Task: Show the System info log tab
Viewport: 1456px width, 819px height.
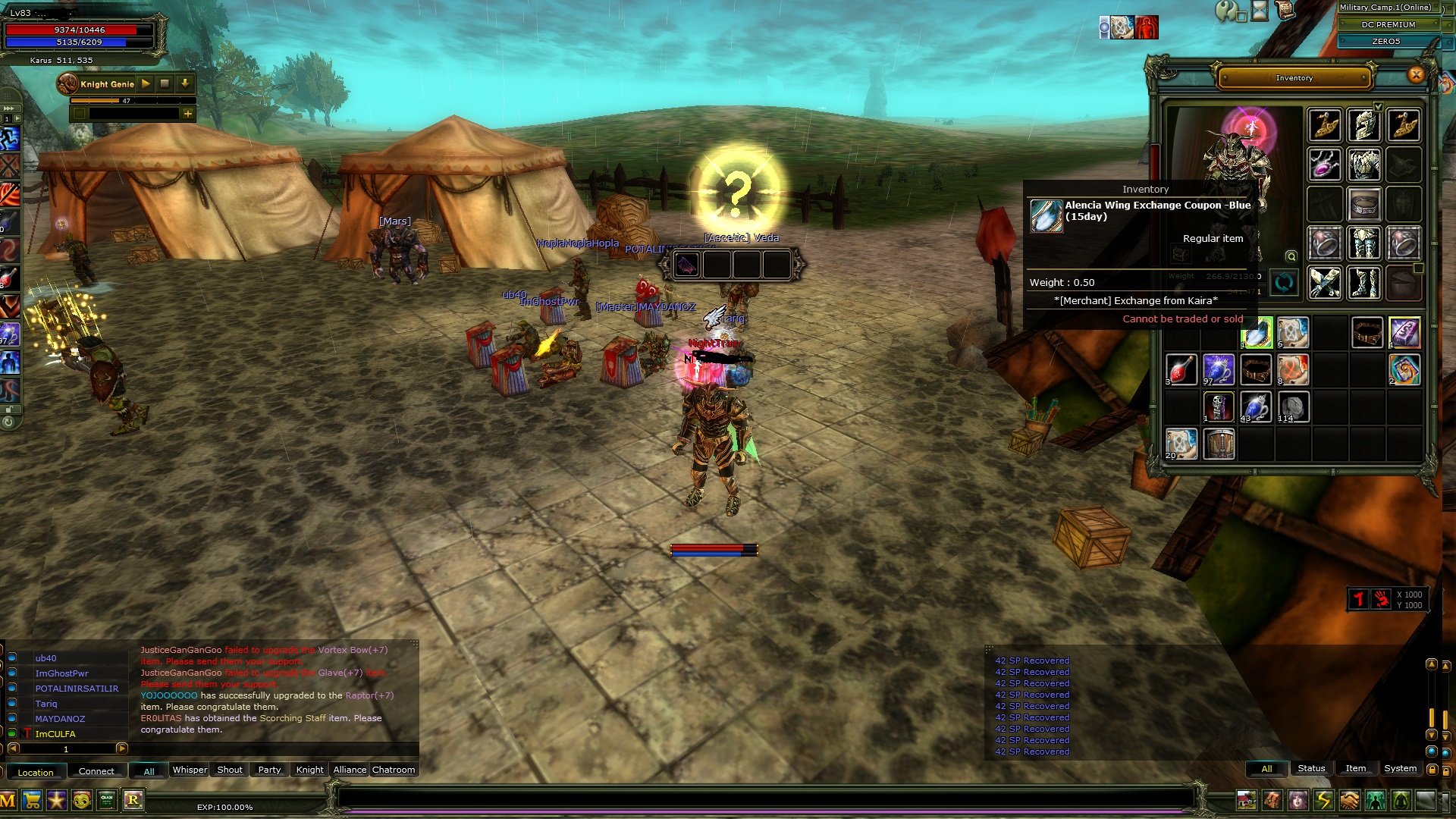Action: click(x=1400, y=768)
